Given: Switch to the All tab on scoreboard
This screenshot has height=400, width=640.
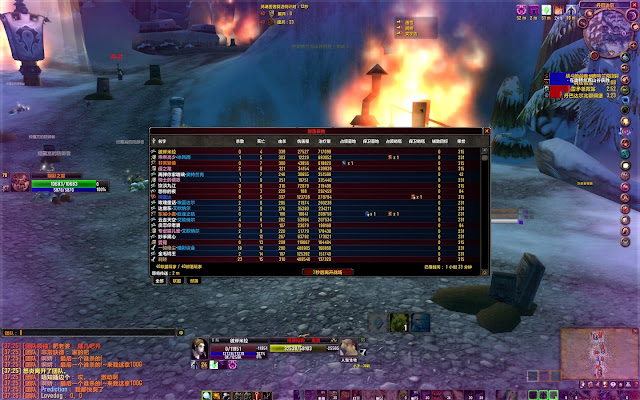Looking at the screenshot, I should click(x=159, y=281).
